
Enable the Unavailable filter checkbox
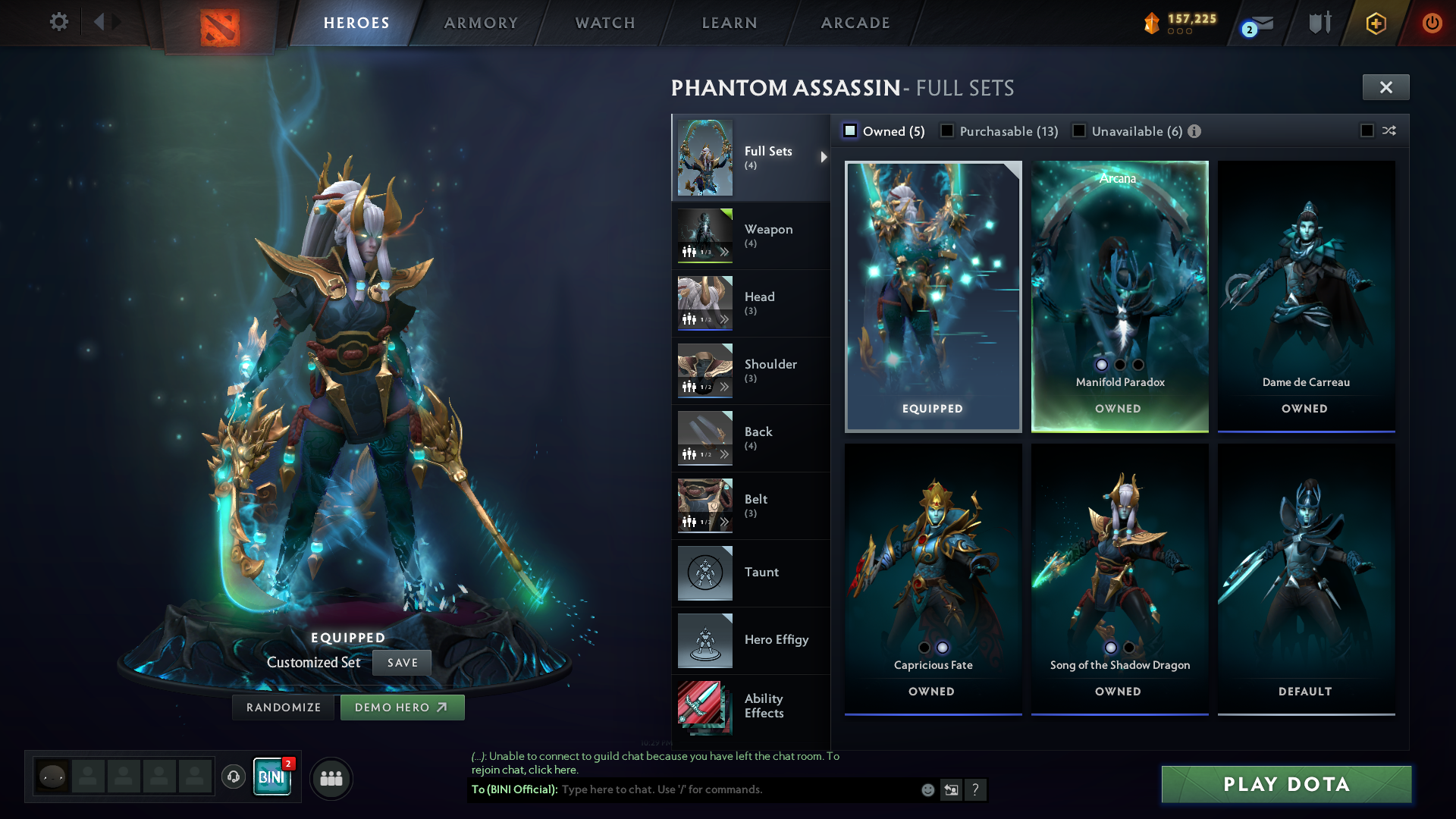pyautogui.click(x=1079, y=131)
